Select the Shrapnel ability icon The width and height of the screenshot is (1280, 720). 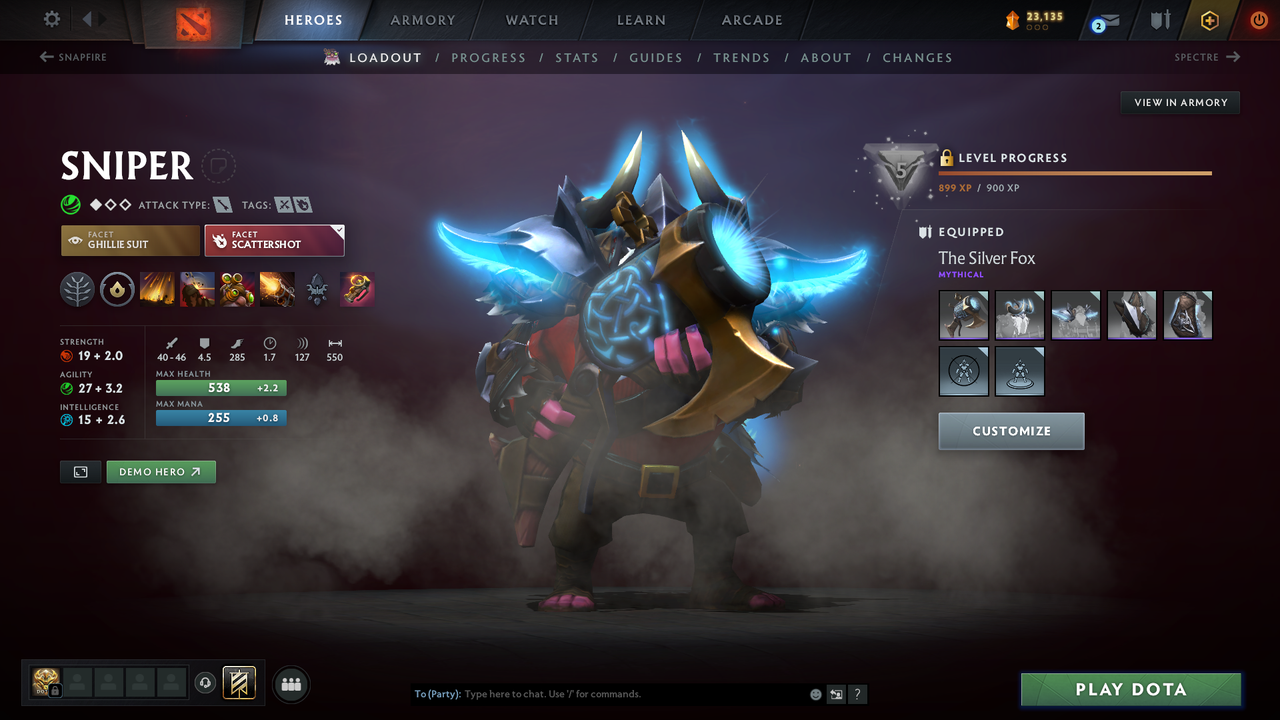point(157,289)
